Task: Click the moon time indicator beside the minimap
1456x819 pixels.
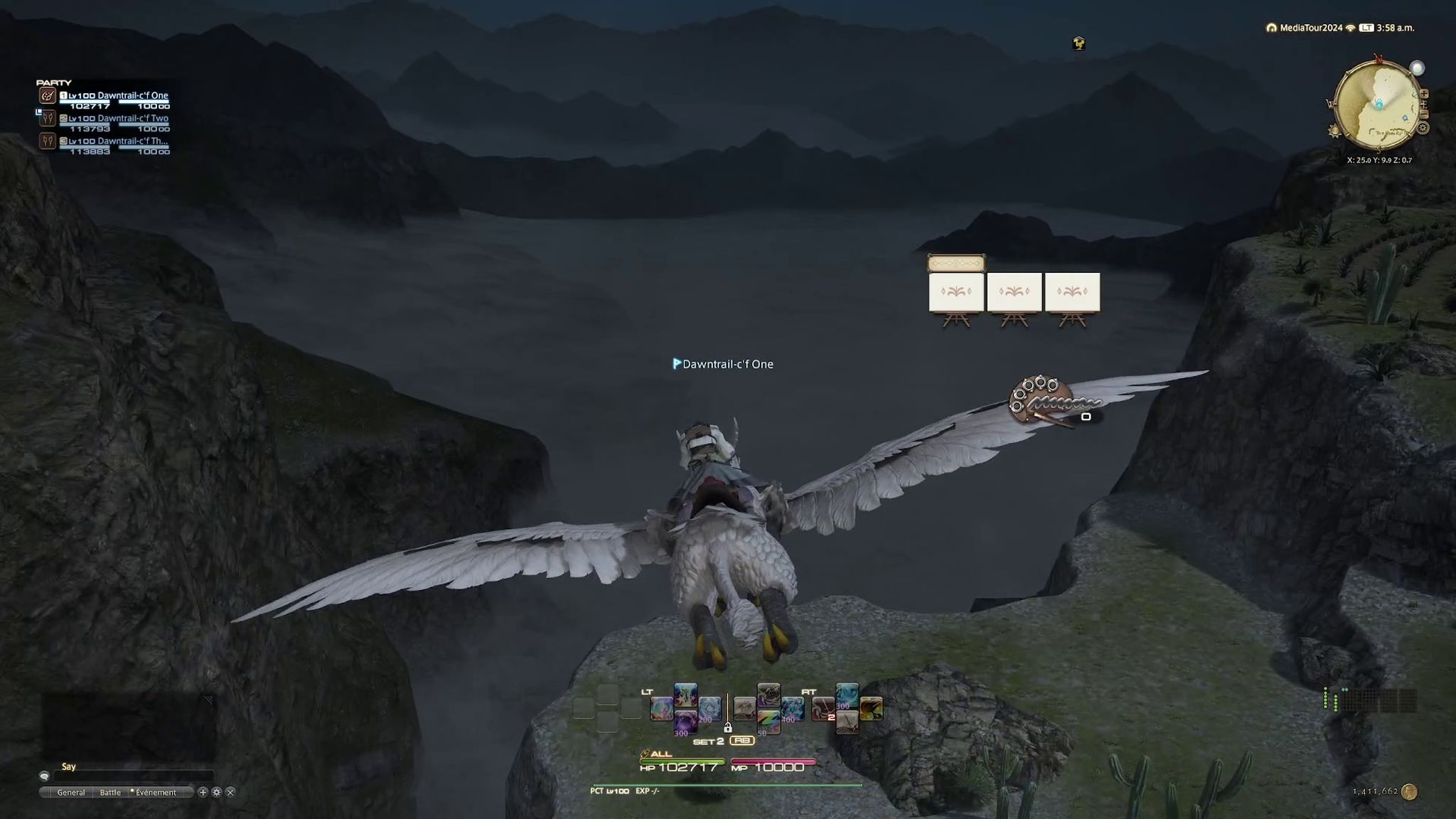Action: (1418, 68)
